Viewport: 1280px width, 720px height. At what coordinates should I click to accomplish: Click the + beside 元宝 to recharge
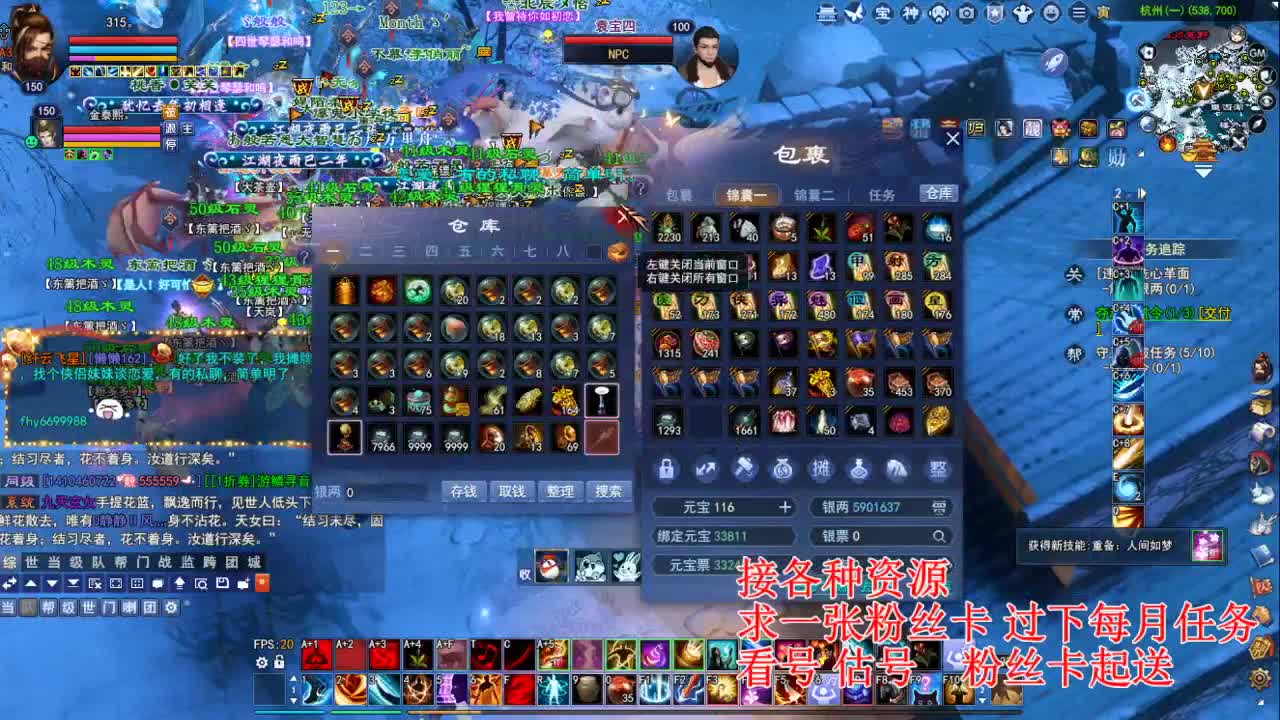pos(785,507)
